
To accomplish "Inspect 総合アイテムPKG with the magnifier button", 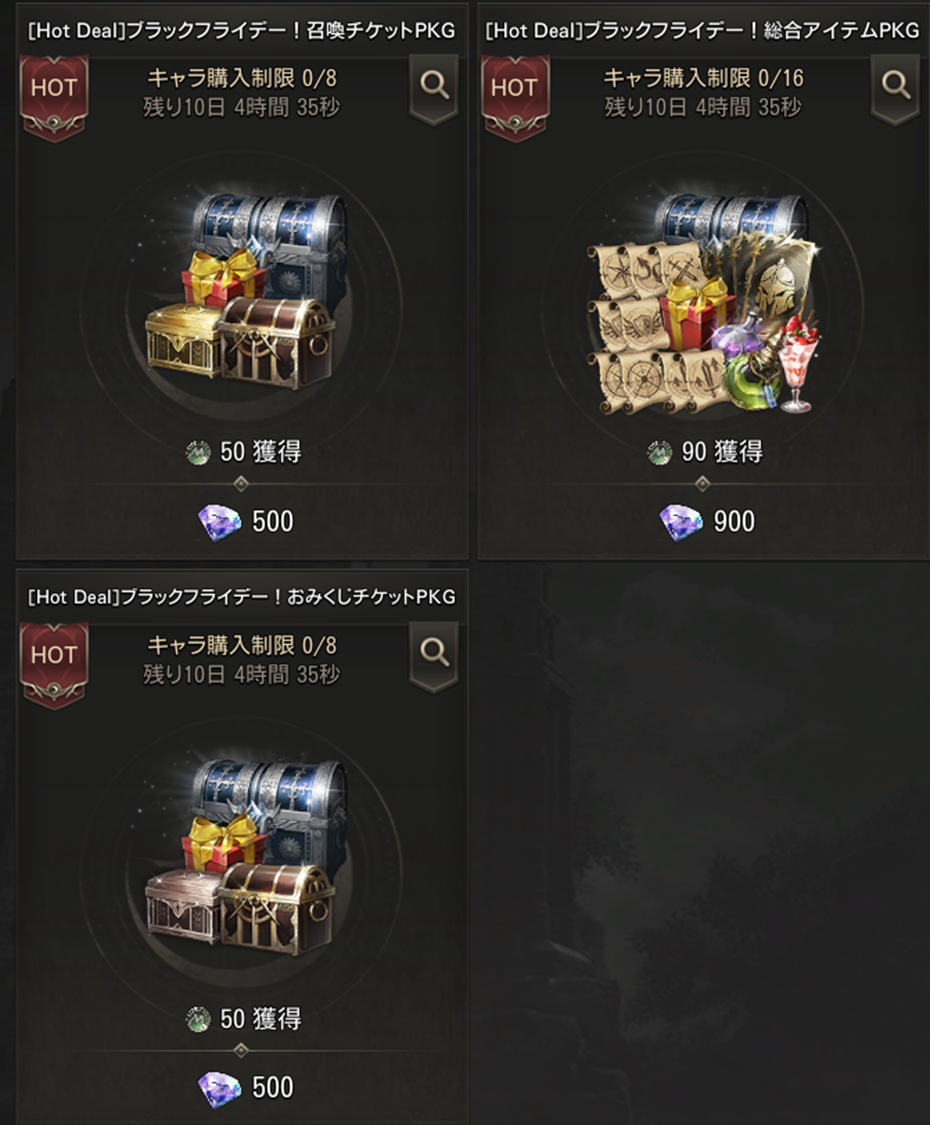I will click(x=895, y=87).
